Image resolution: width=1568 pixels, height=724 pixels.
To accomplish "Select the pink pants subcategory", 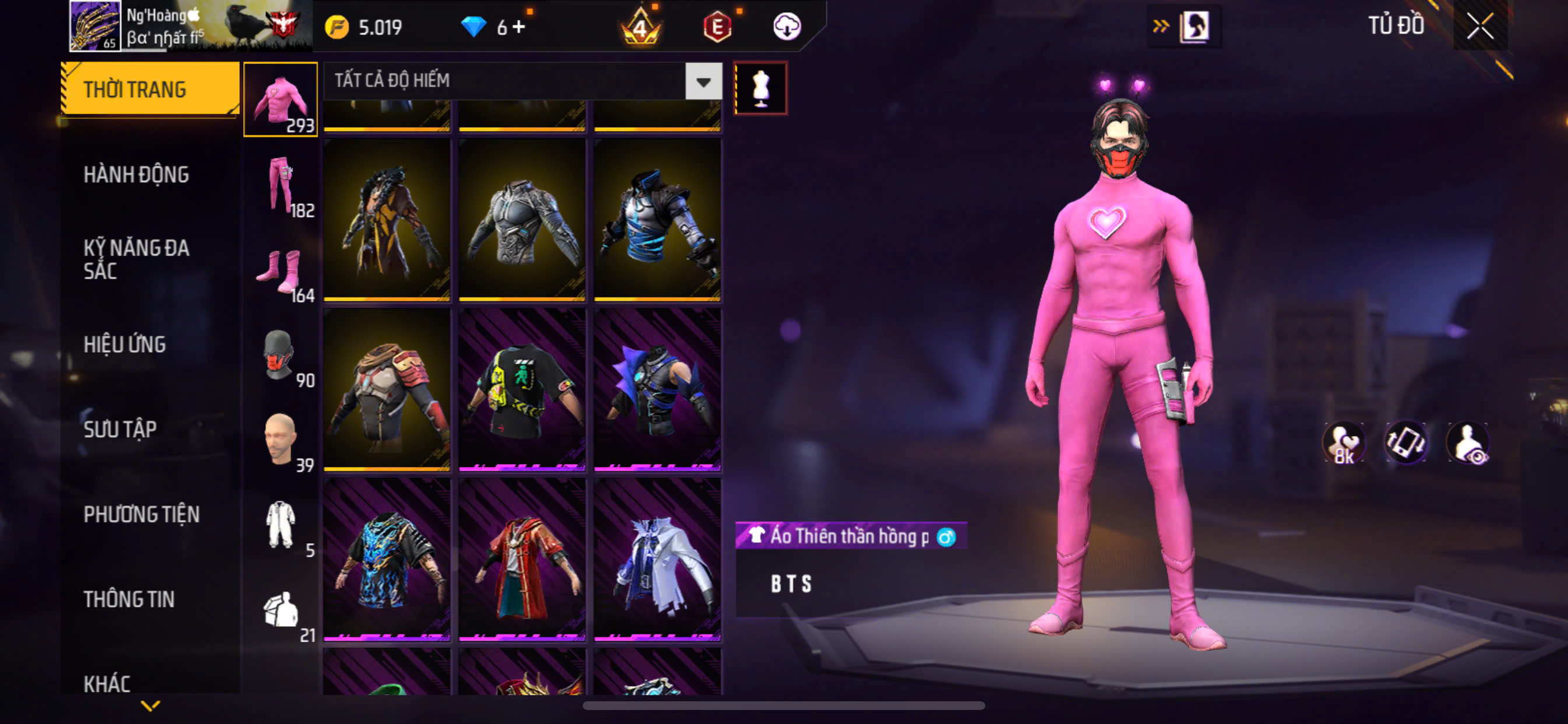I will pos(281,185).
